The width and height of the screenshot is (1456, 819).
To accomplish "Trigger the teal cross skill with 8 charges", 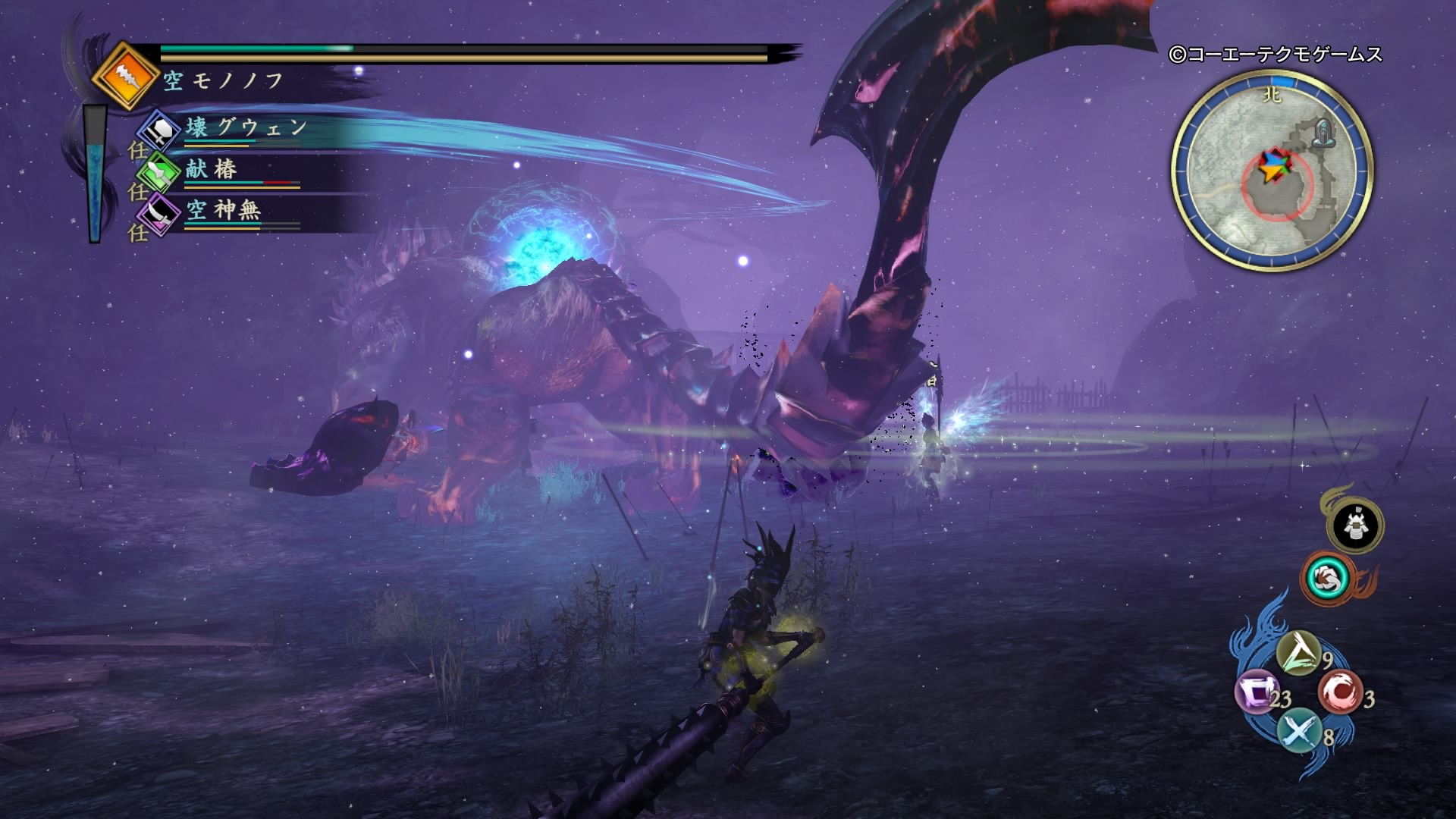I will point(1298,732).
